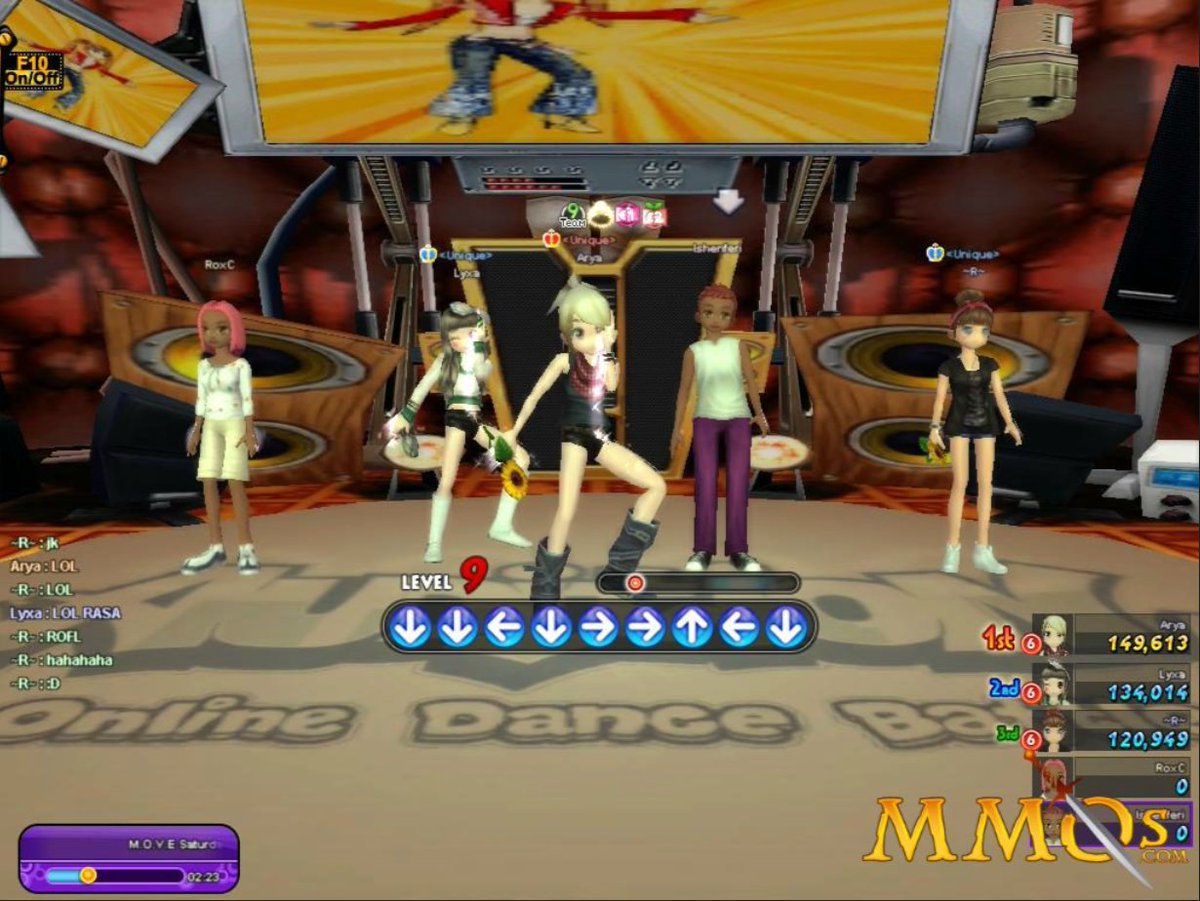
Task: Toggle the F10 On/Off camera preview
Action: tap(32, 70)
